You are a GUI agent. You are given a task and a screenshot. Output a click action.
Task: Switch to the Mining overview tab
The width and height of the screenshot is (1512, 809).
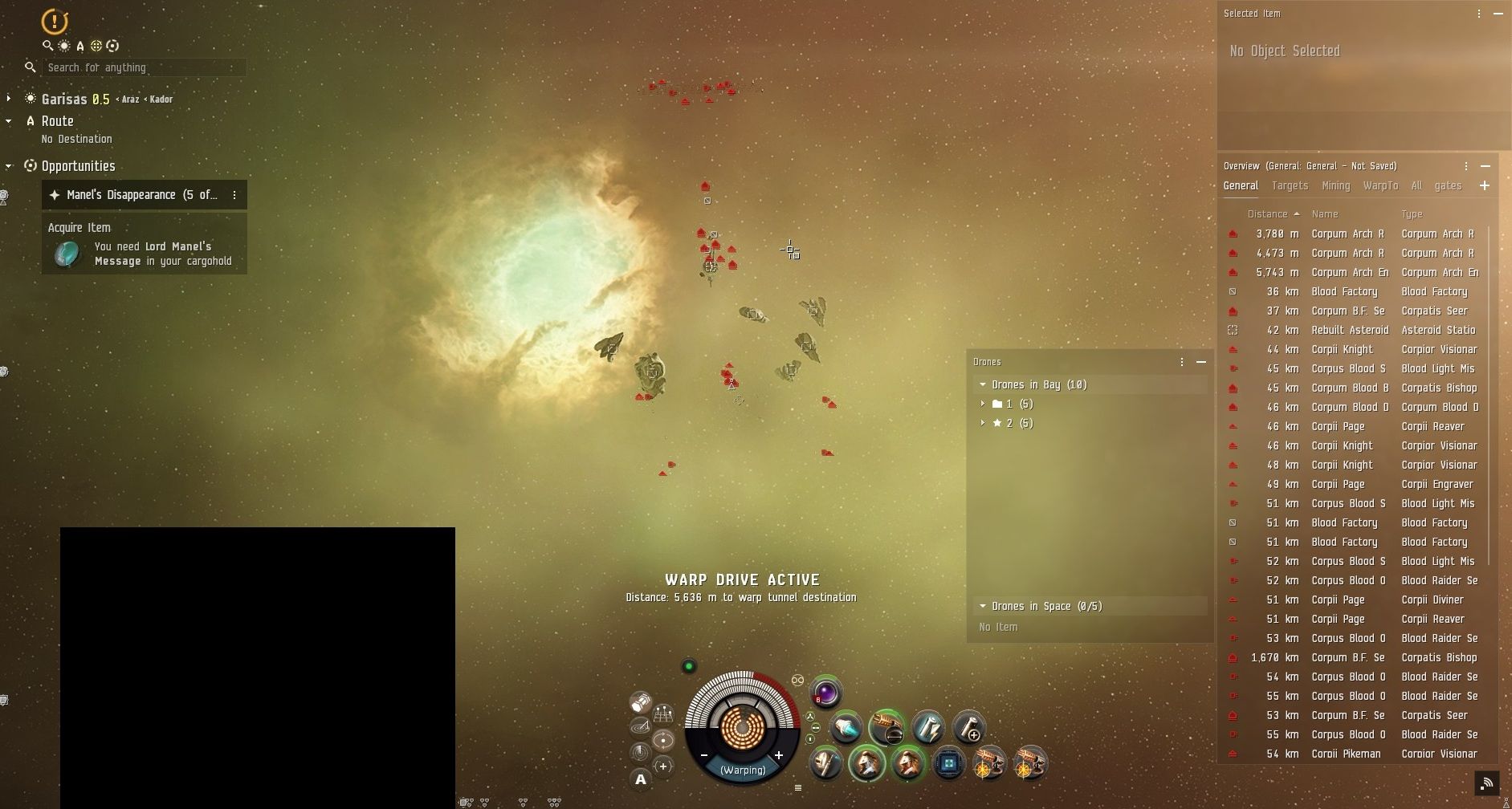pos(1335,185)
